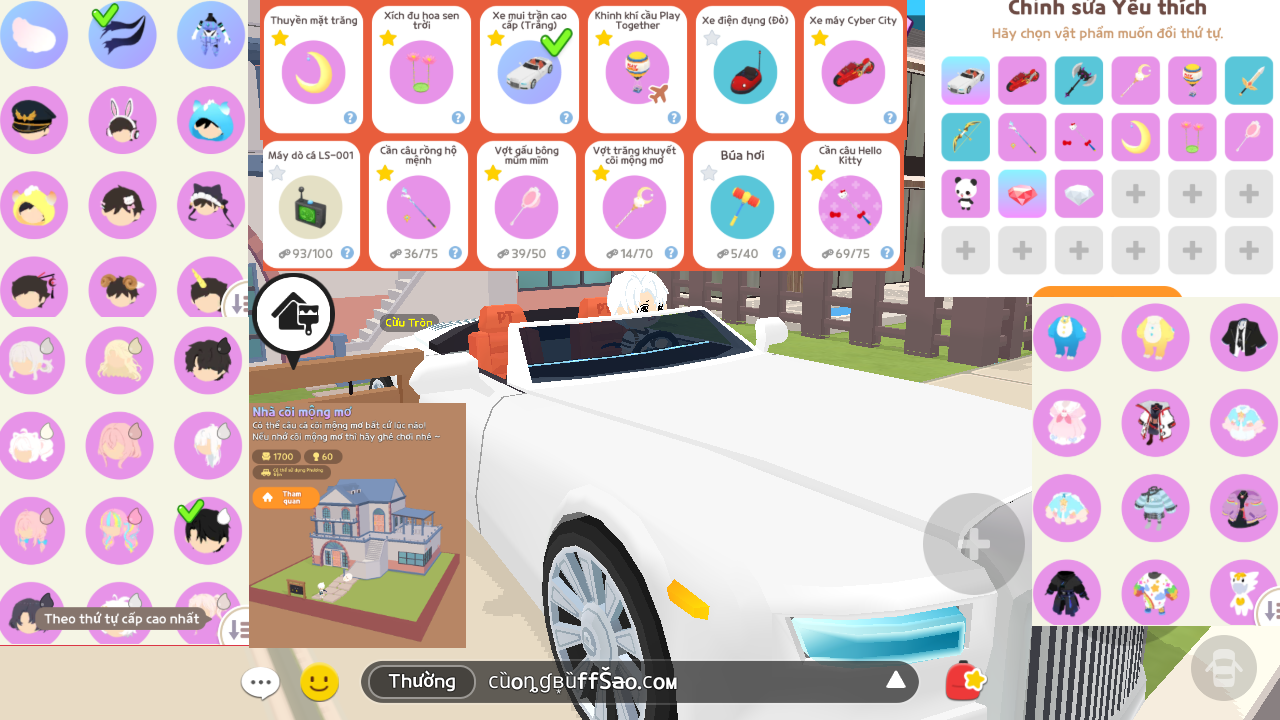The image size is (1280, 720).
Task: Pick the Cần câu rồng hộ mệnh rod
Action: [418, 206]
